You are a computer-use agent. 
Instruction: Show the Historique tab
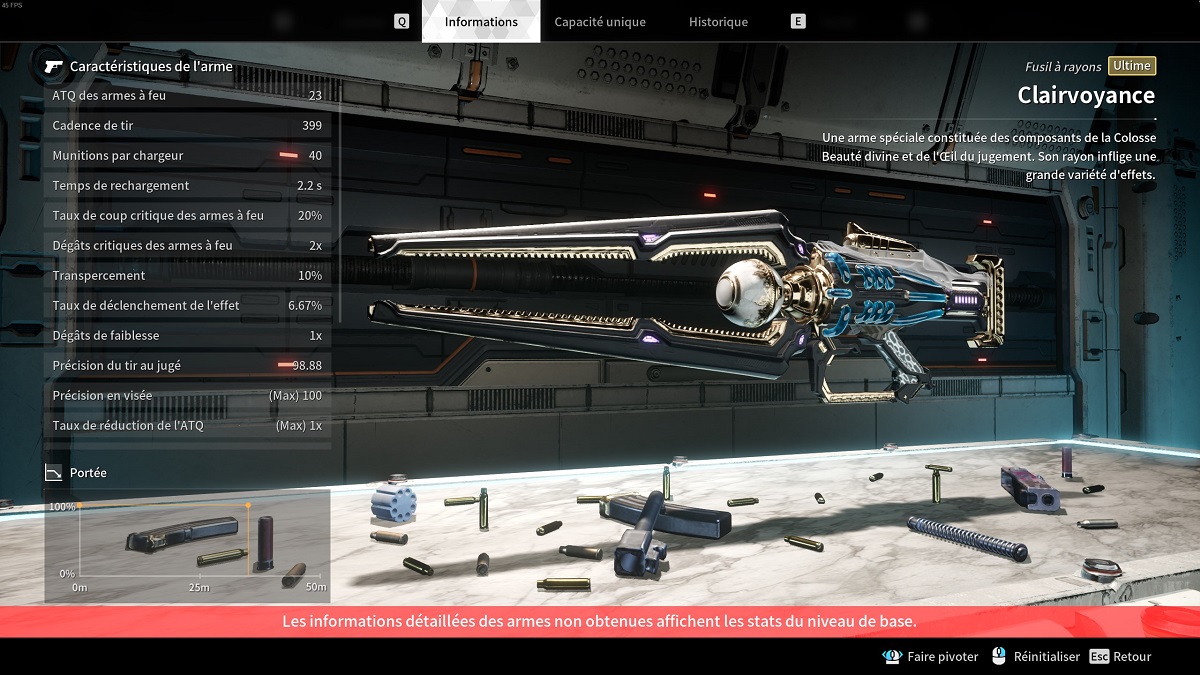click(718, 22)
